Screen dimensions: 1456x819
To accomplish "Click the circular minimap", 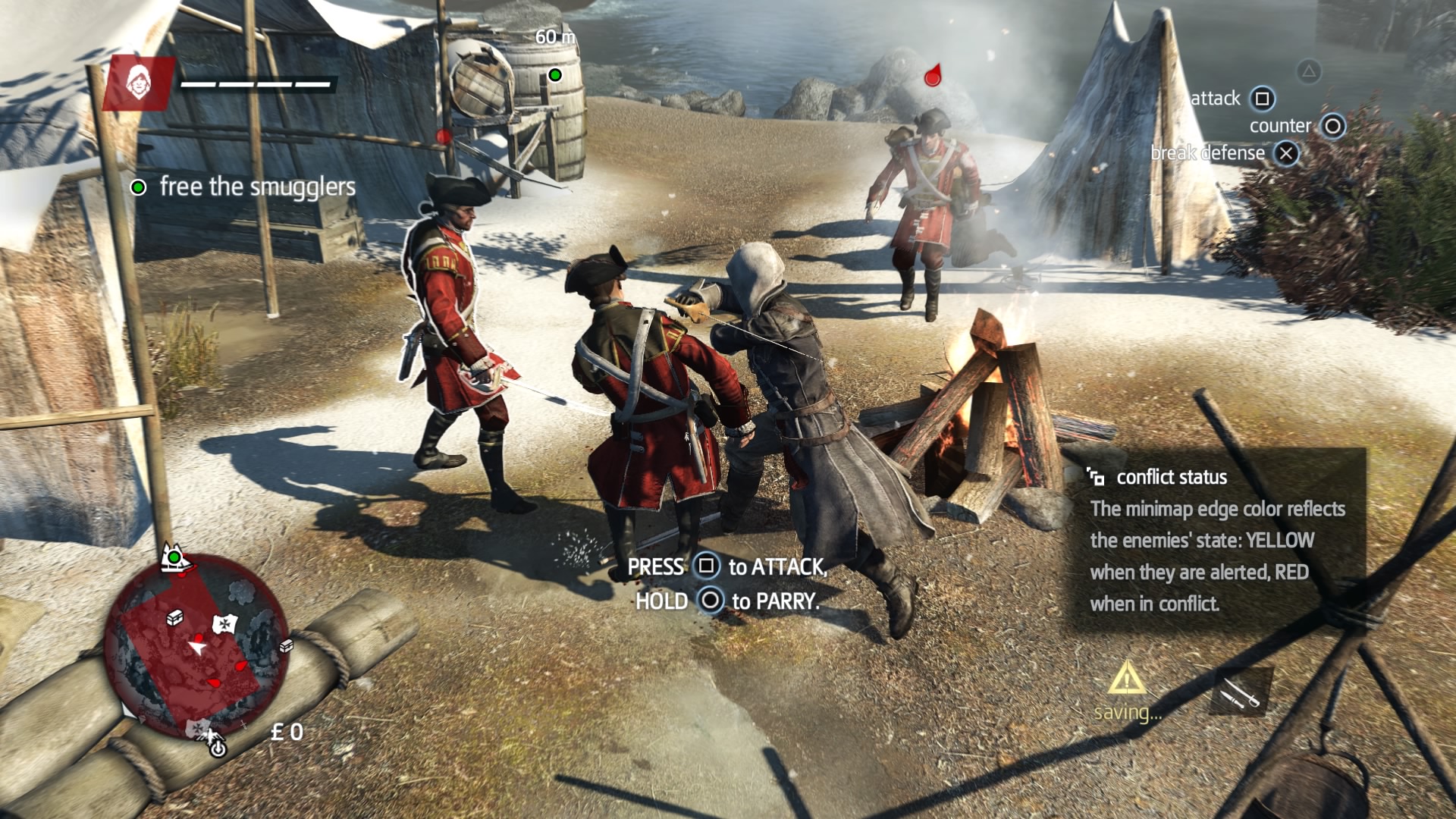I will tap(196, 645).
